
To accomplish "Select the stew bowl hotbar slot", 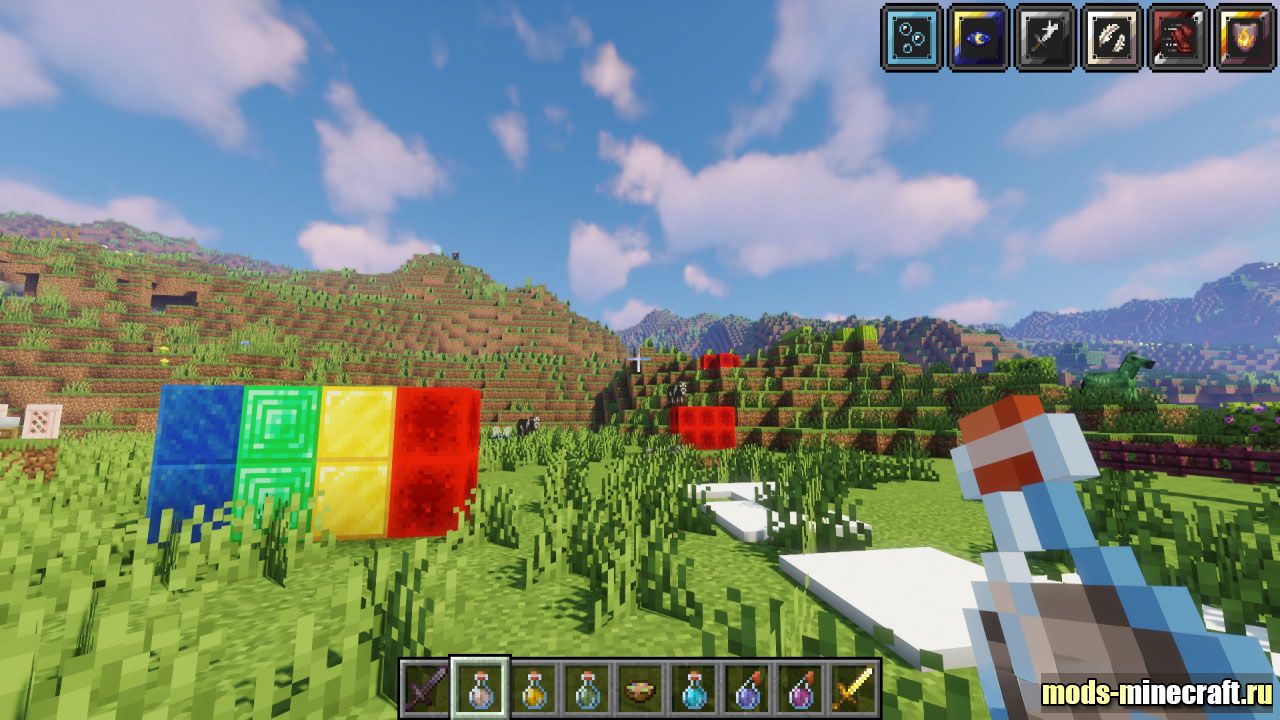I will point(641,688).
